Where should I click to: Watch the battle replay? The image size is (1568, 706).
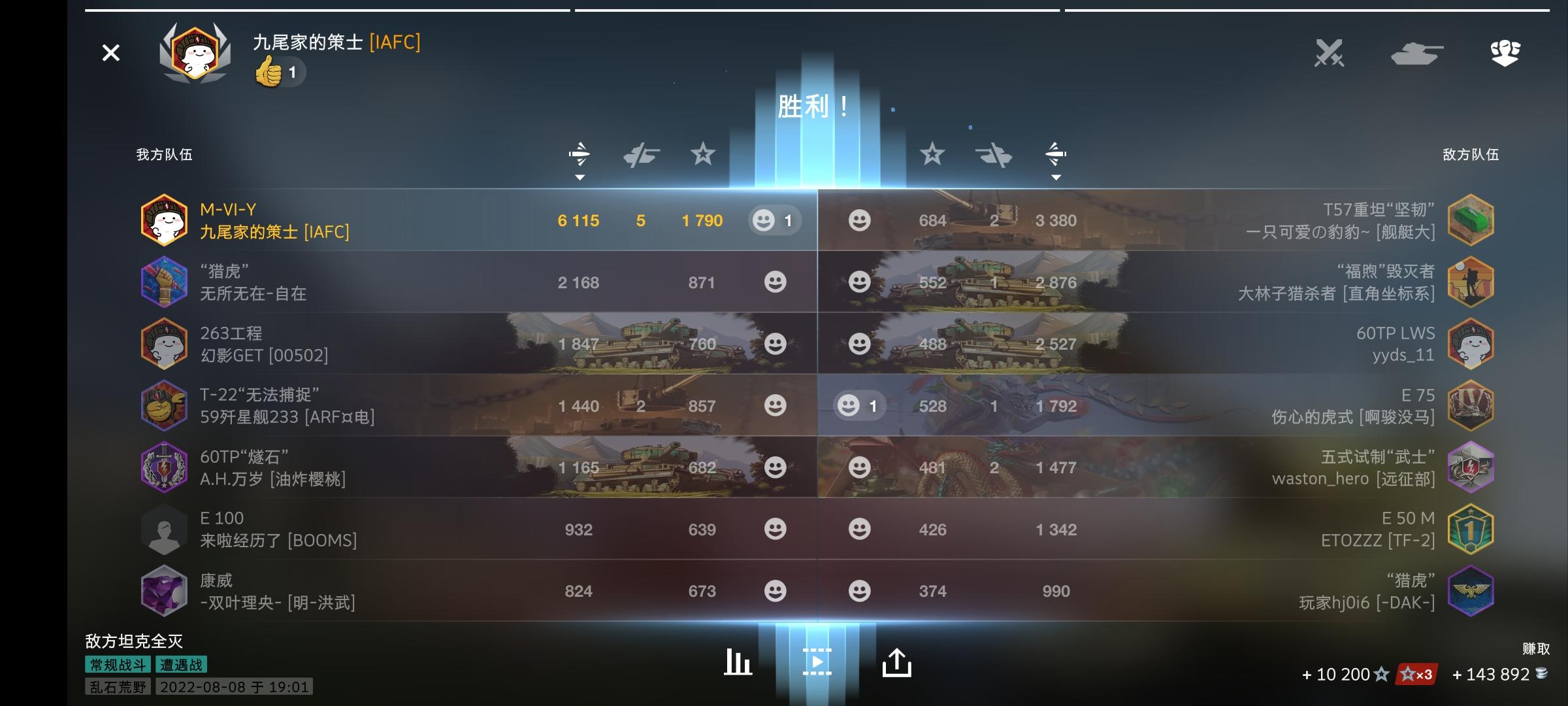pyautogui.click(x=818, y=662)
